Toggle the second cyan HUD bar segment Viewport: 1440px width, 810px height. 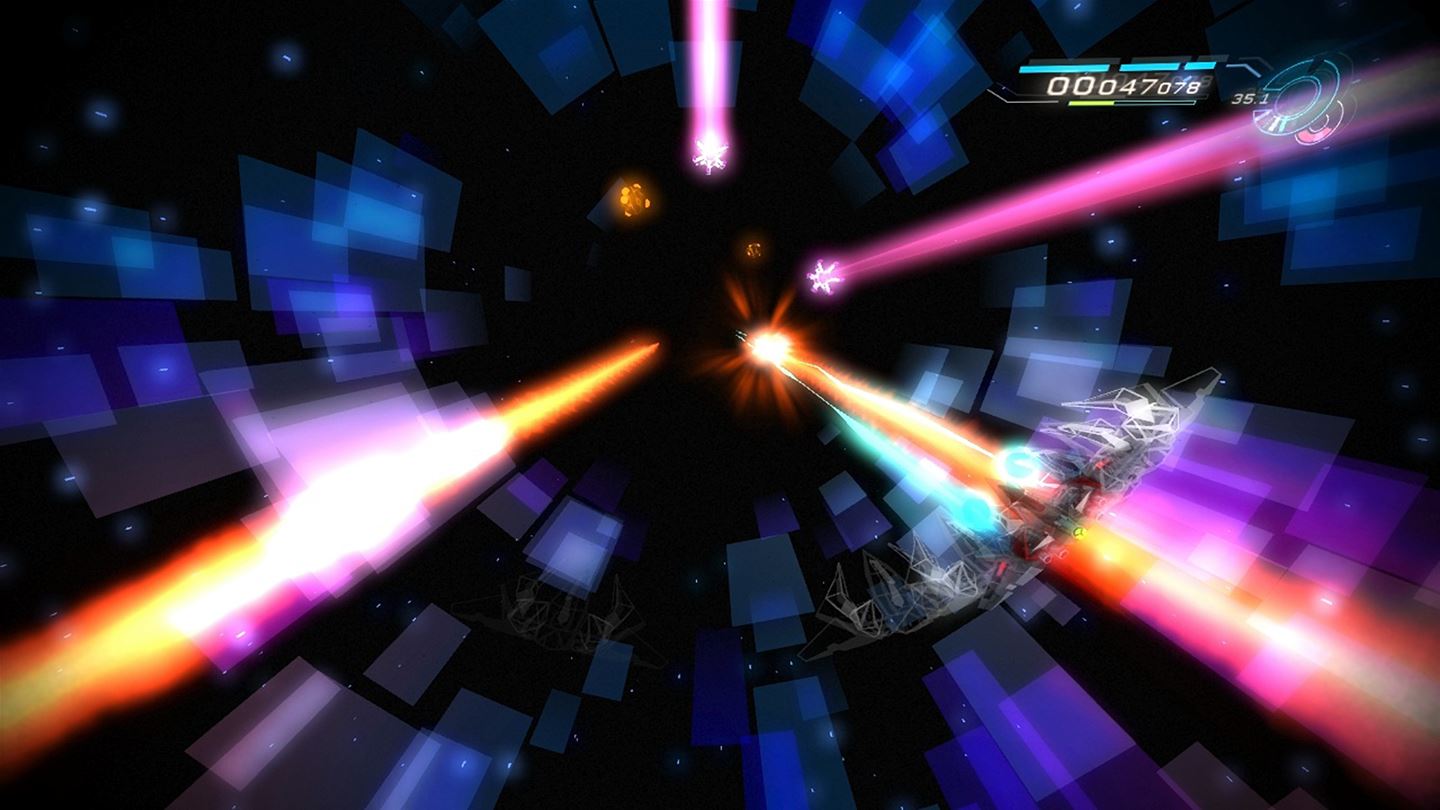(1150, 66)
